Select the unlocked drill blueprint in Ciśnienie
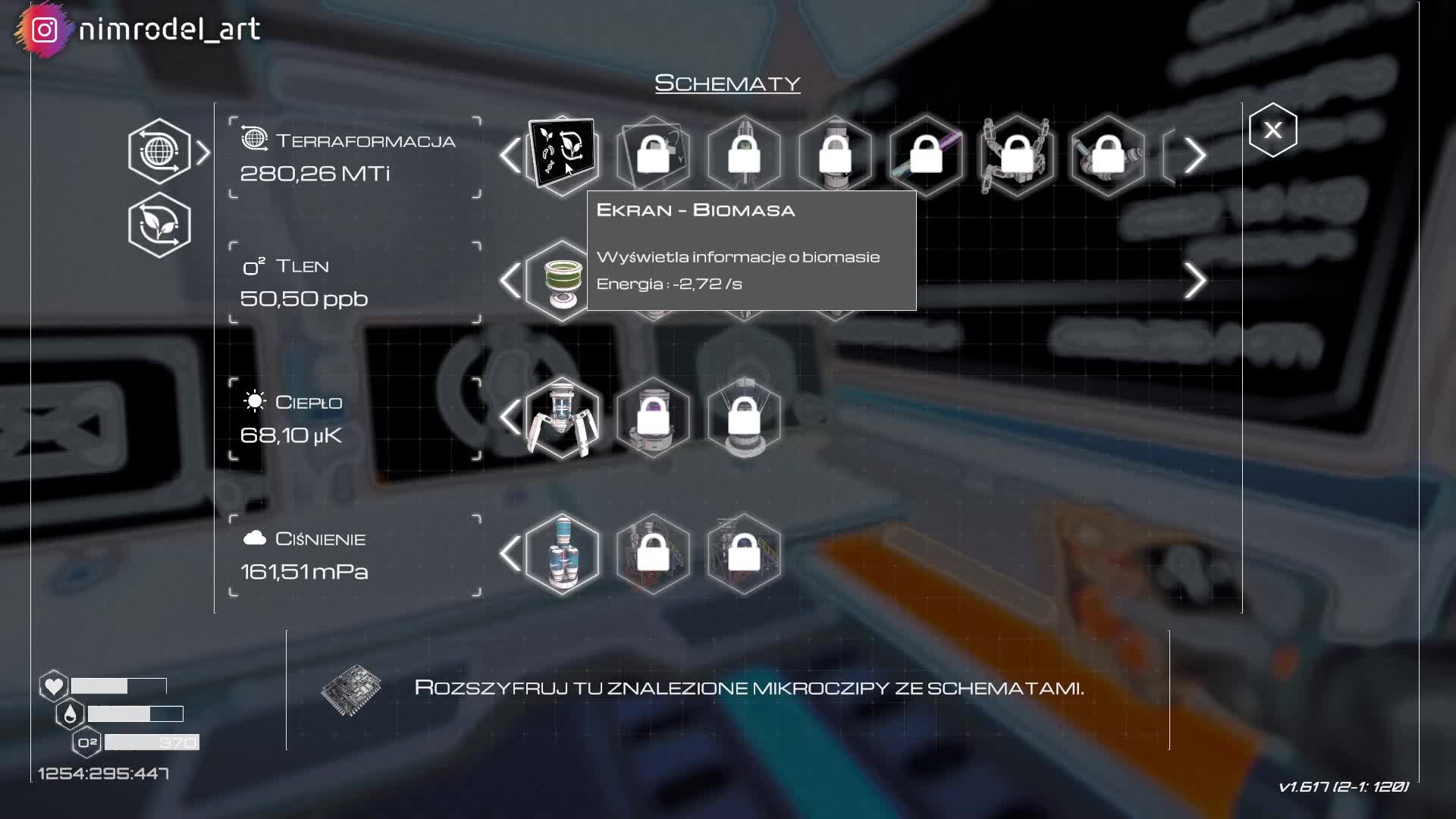The width and height of the screenshot is (1456, 819). (x=562, y=554)
